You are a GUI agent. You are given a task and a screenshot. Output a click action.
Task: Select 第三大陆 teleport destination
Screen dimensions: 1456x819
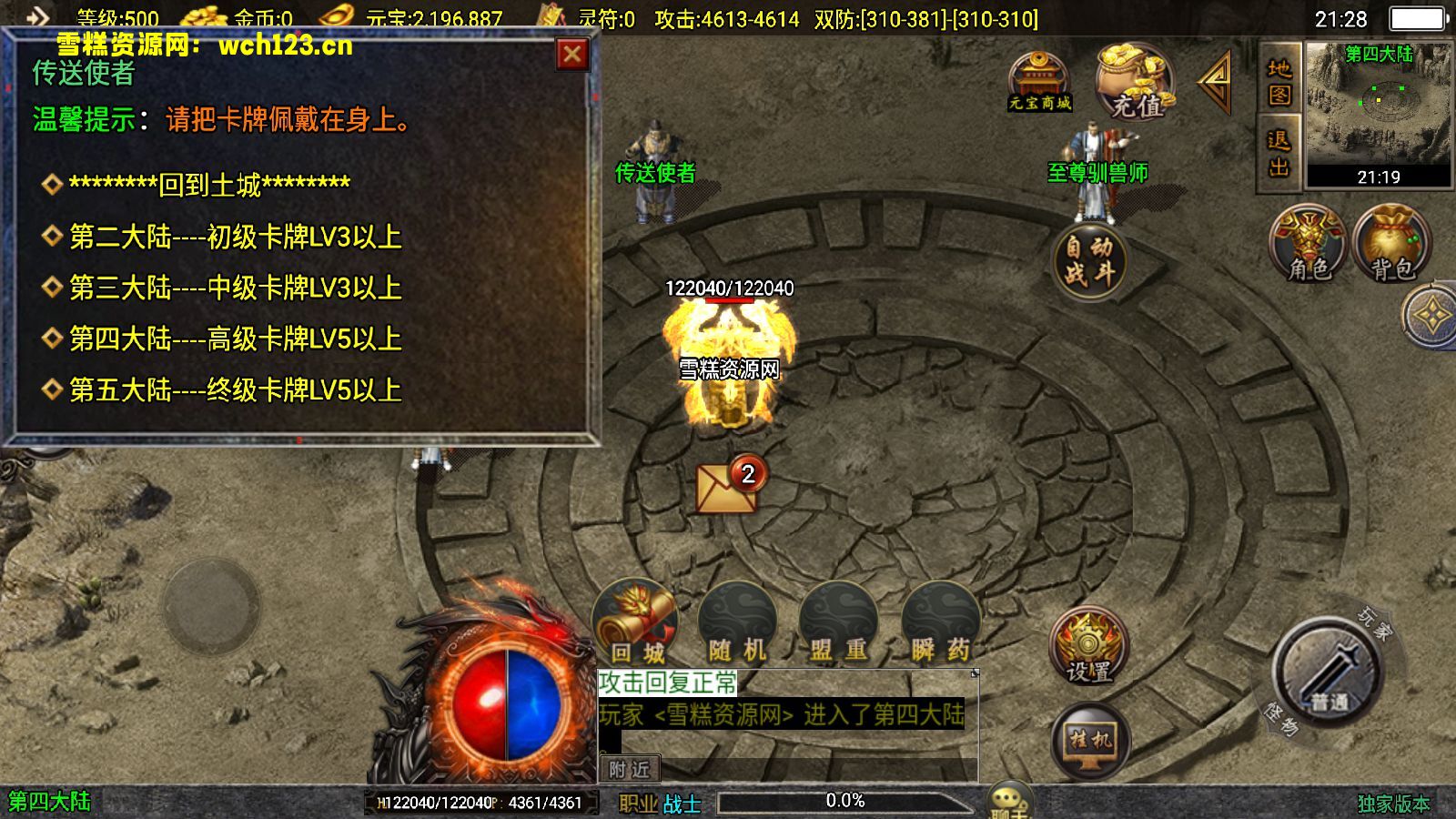click(x=235, y=288)
